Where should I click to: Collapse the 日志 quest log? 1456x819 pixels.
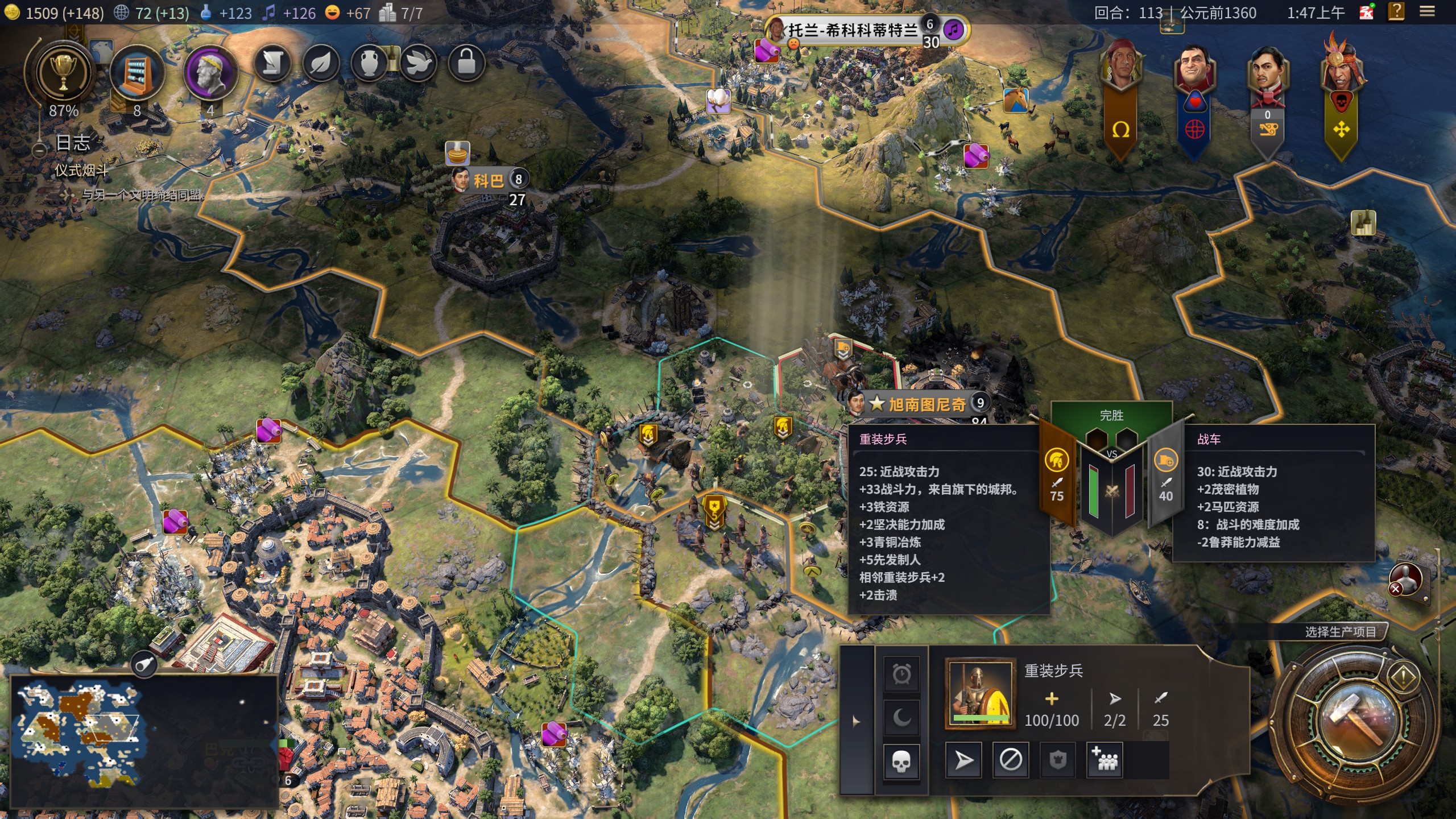(39, 150)
